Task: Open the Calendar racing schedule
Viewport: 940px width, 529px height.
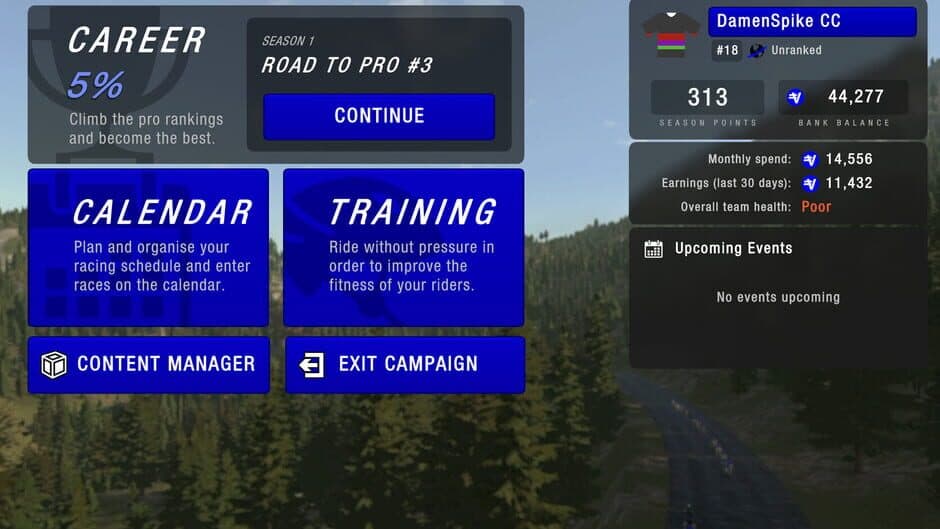Action: pyautogui.click(x=148, y=247)
